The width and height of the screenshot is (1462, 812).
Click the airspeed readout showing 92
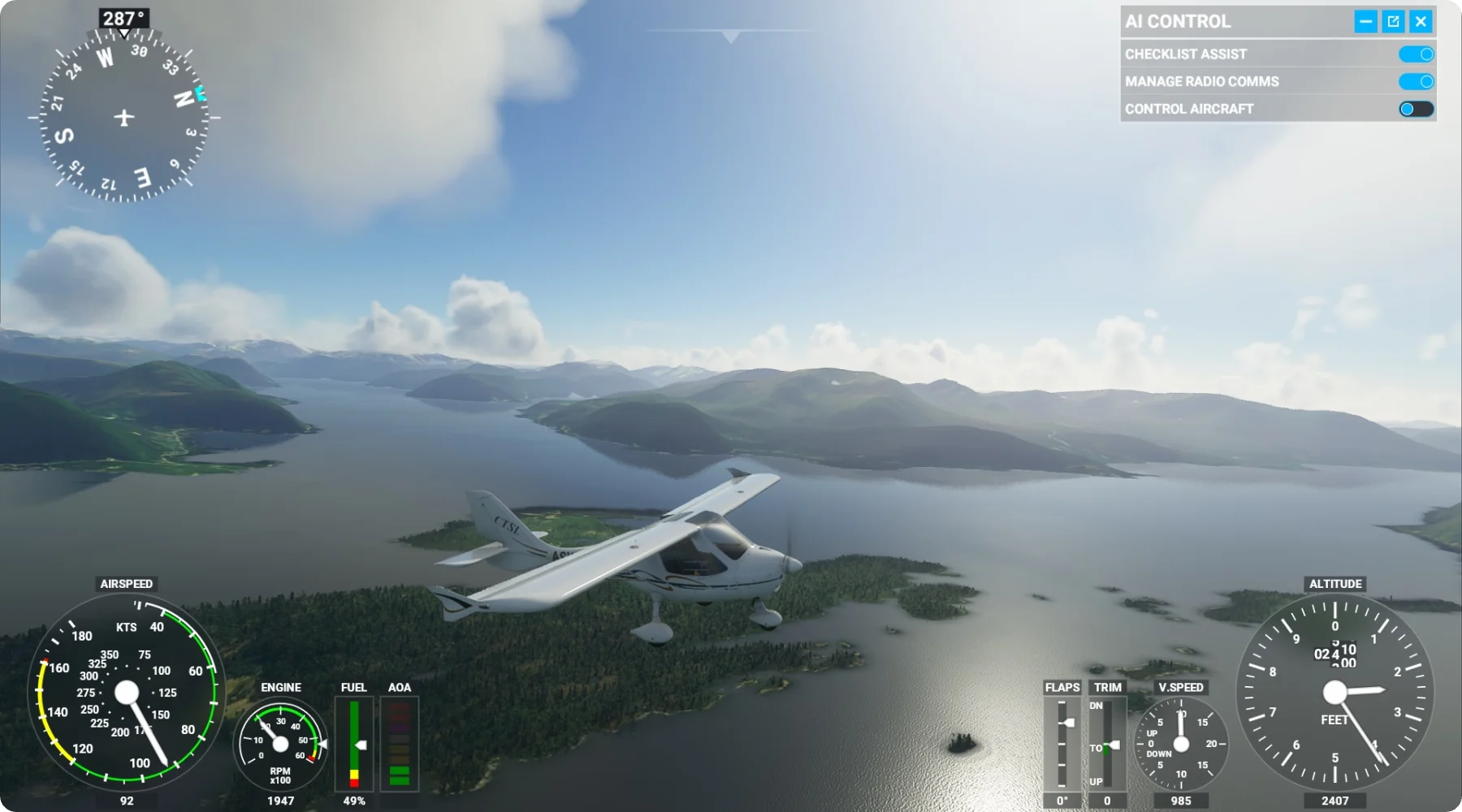126,801
